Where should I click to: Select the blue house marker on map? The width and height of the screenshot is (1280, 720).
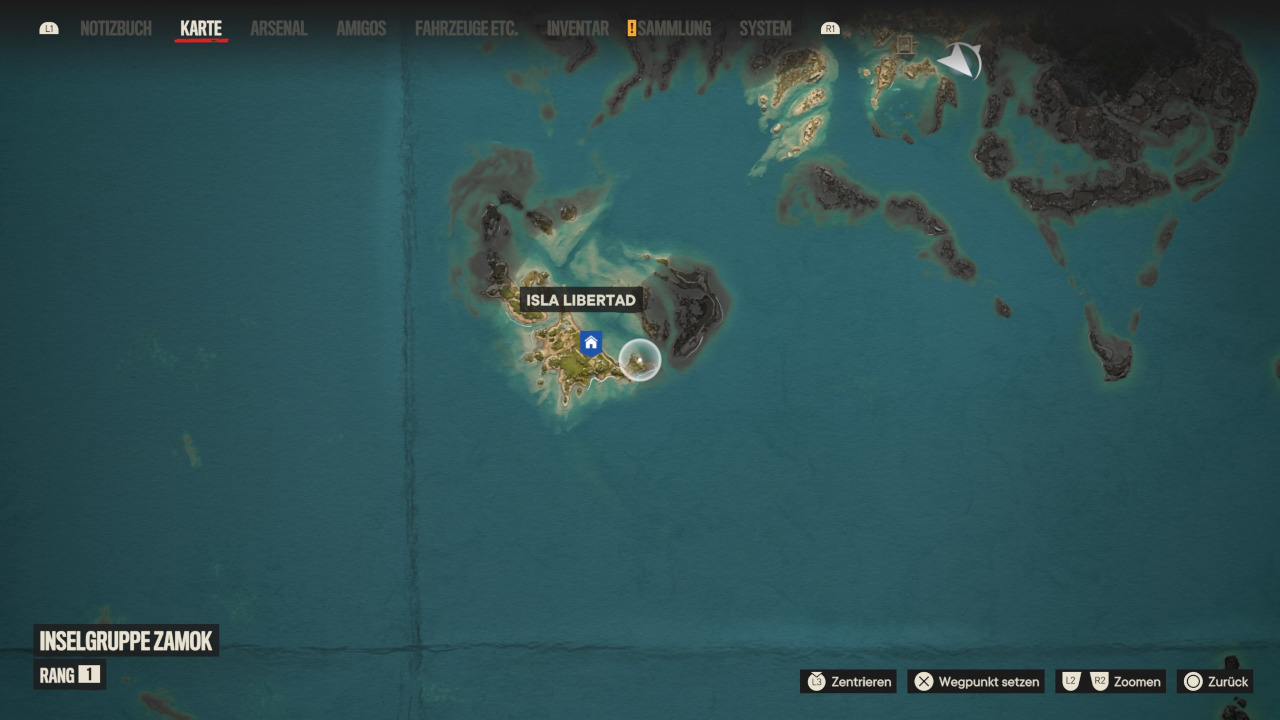(x=591, y=344)
